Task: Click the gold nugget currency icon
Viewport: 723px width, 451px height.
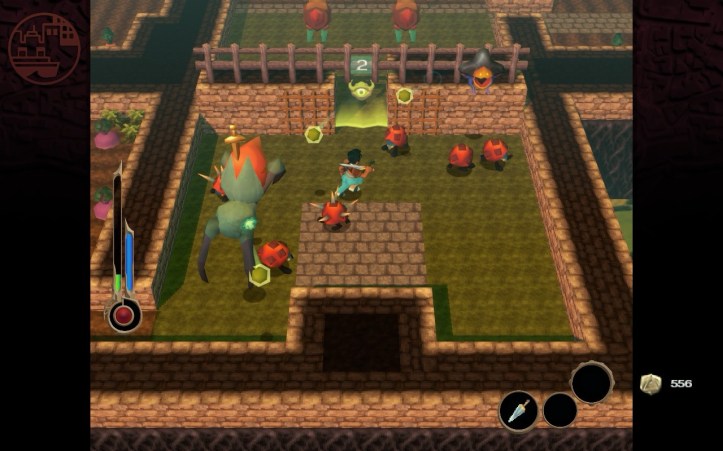Action: [x=650, y=384]
